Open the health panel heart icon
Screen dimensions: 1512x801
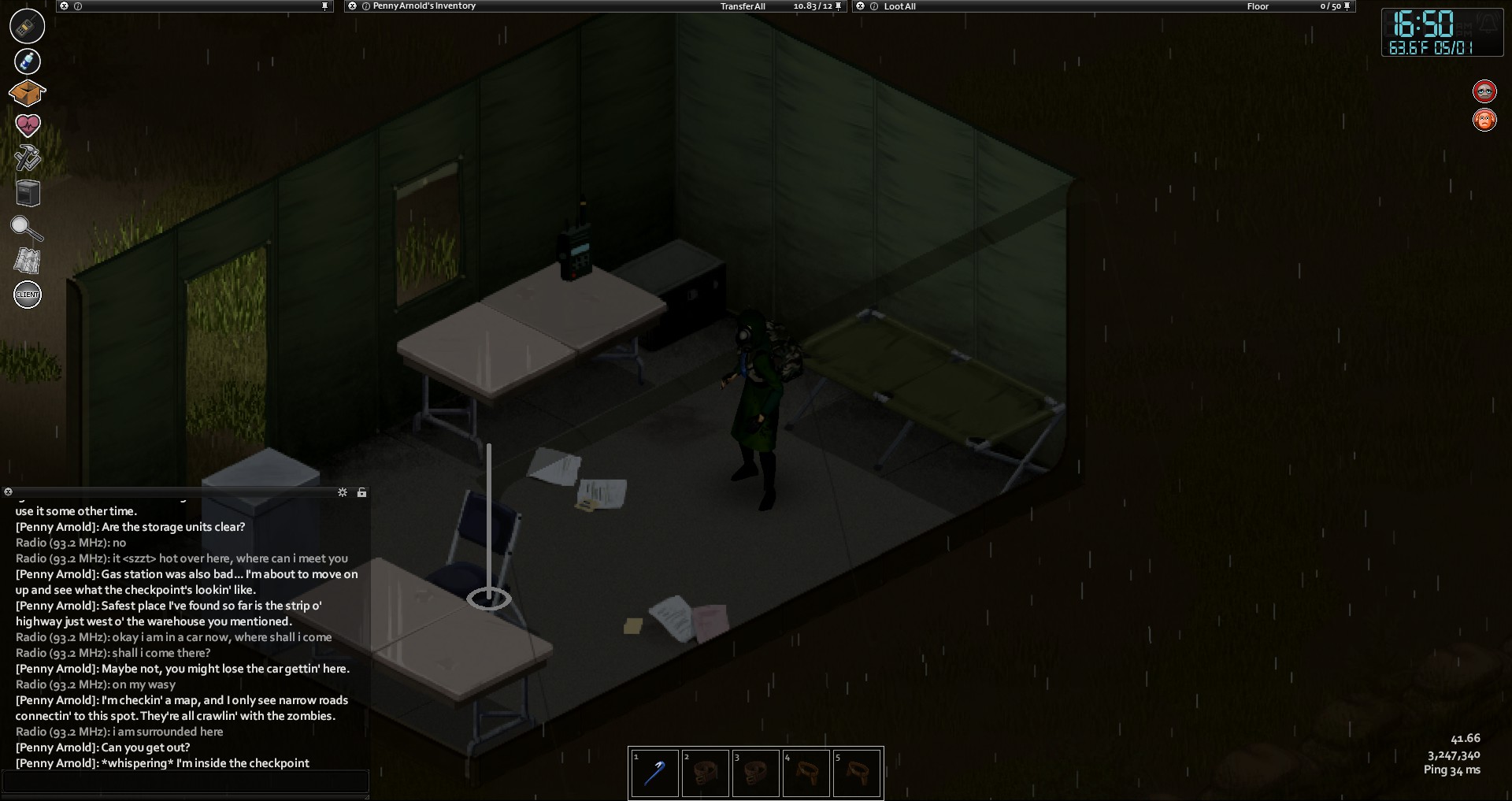click(28, 125)
